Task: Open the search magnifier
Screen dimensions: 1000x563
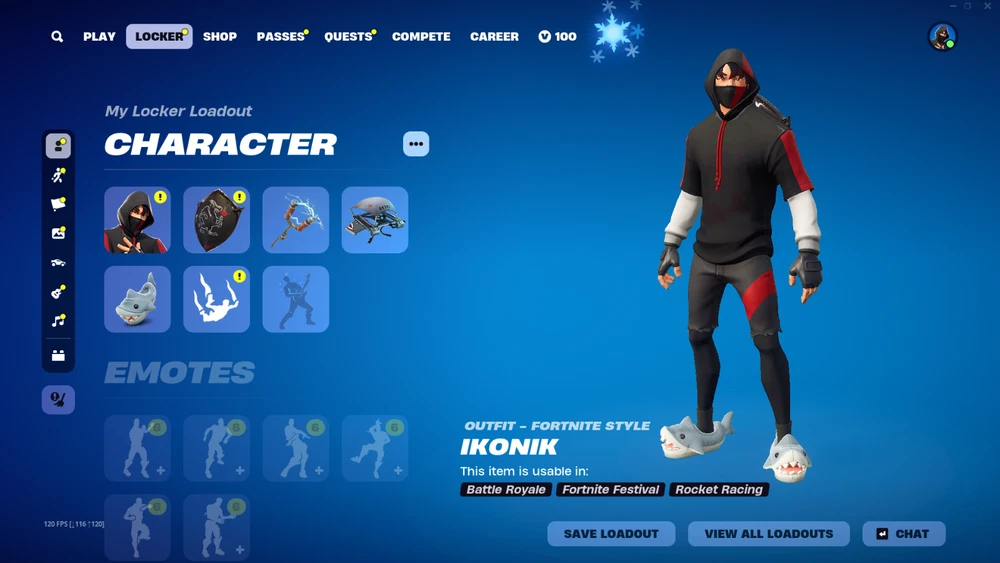Action: pos(57,37)
